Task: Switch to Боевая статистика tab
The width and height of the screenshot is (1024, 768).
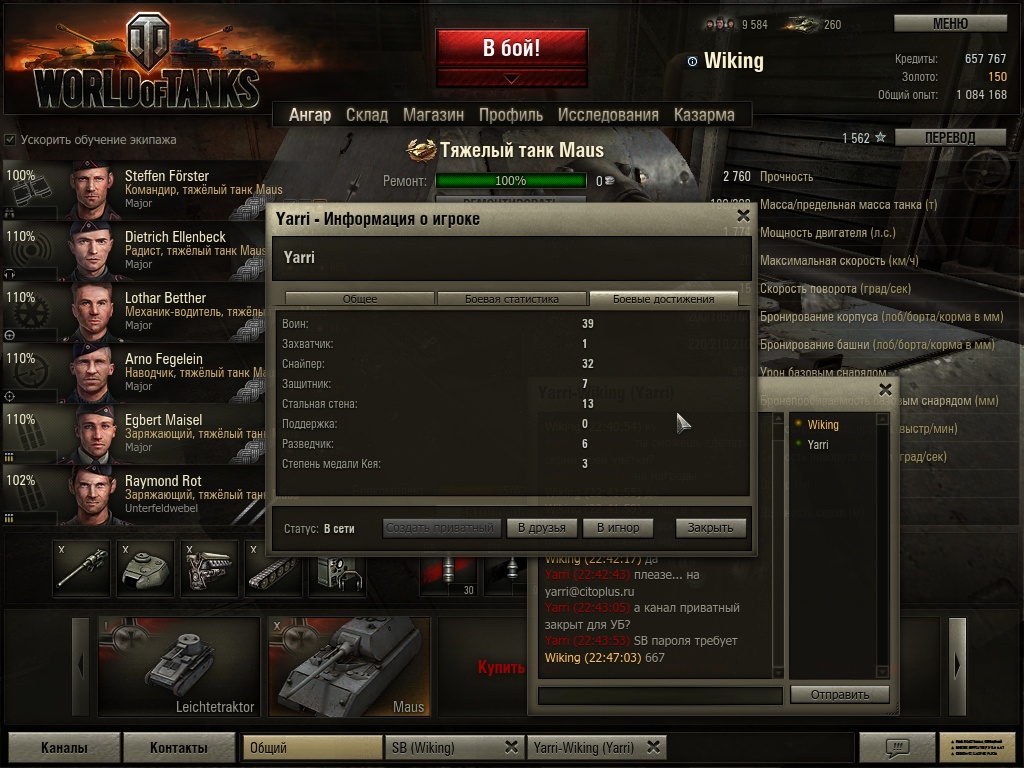Action: click(x=512, y=299)
